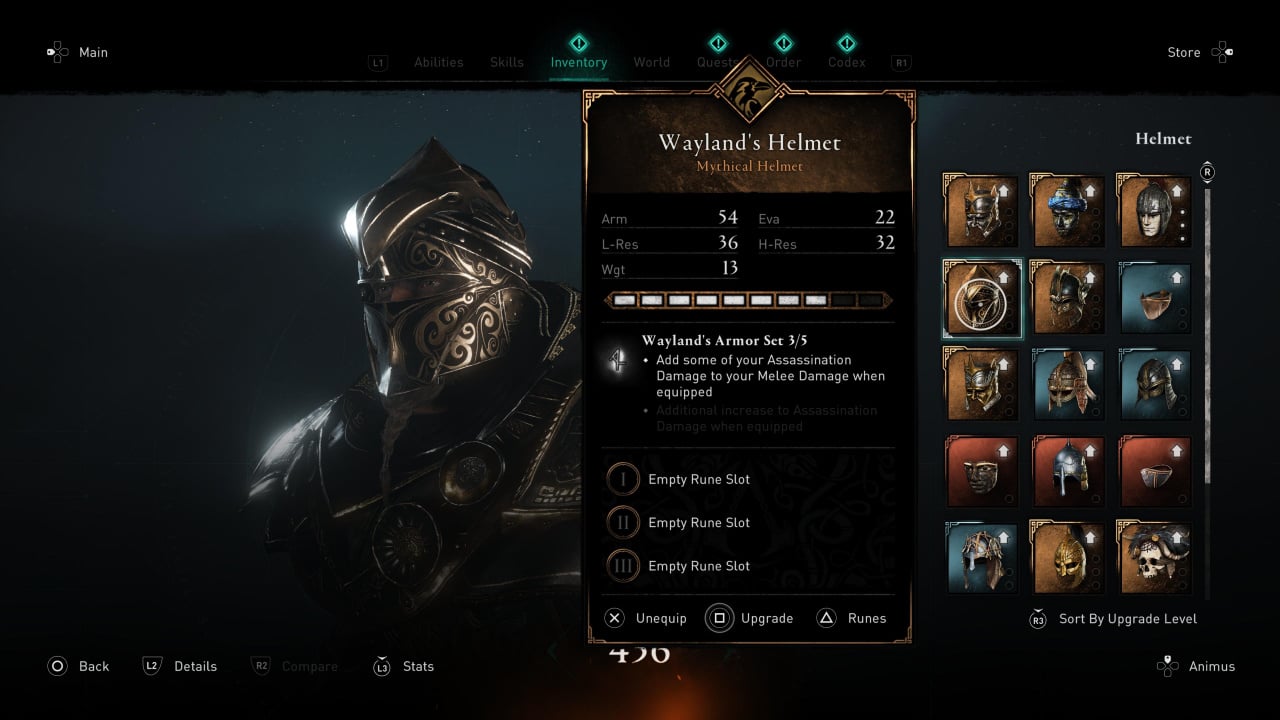1280x720 pixels.
Task: Choose the woven branch helmet on teal background
Action: (x=982, y=558)
